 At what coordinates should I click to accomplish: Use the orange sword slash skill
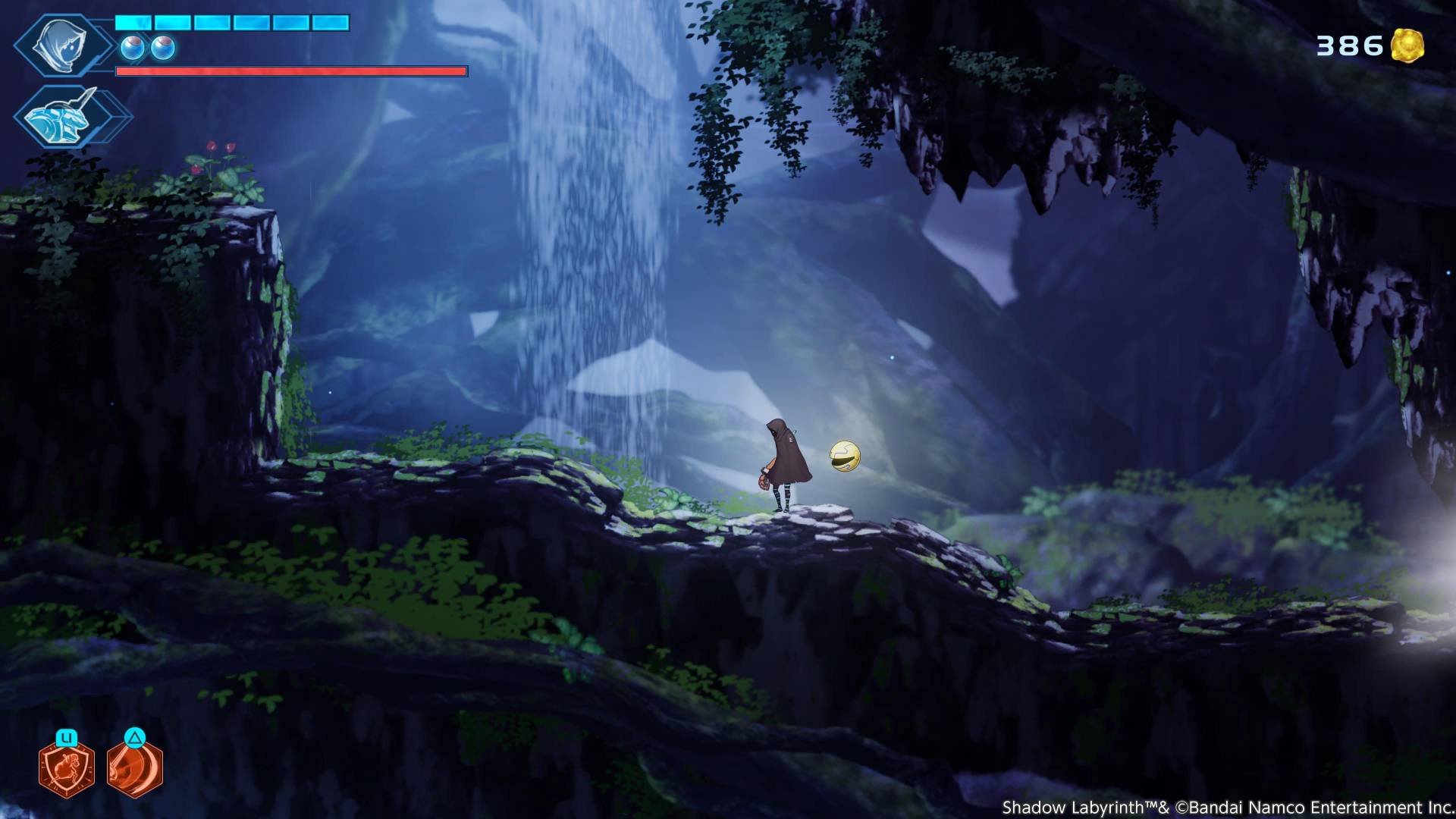pyautogui.click(x=134, y=767)
